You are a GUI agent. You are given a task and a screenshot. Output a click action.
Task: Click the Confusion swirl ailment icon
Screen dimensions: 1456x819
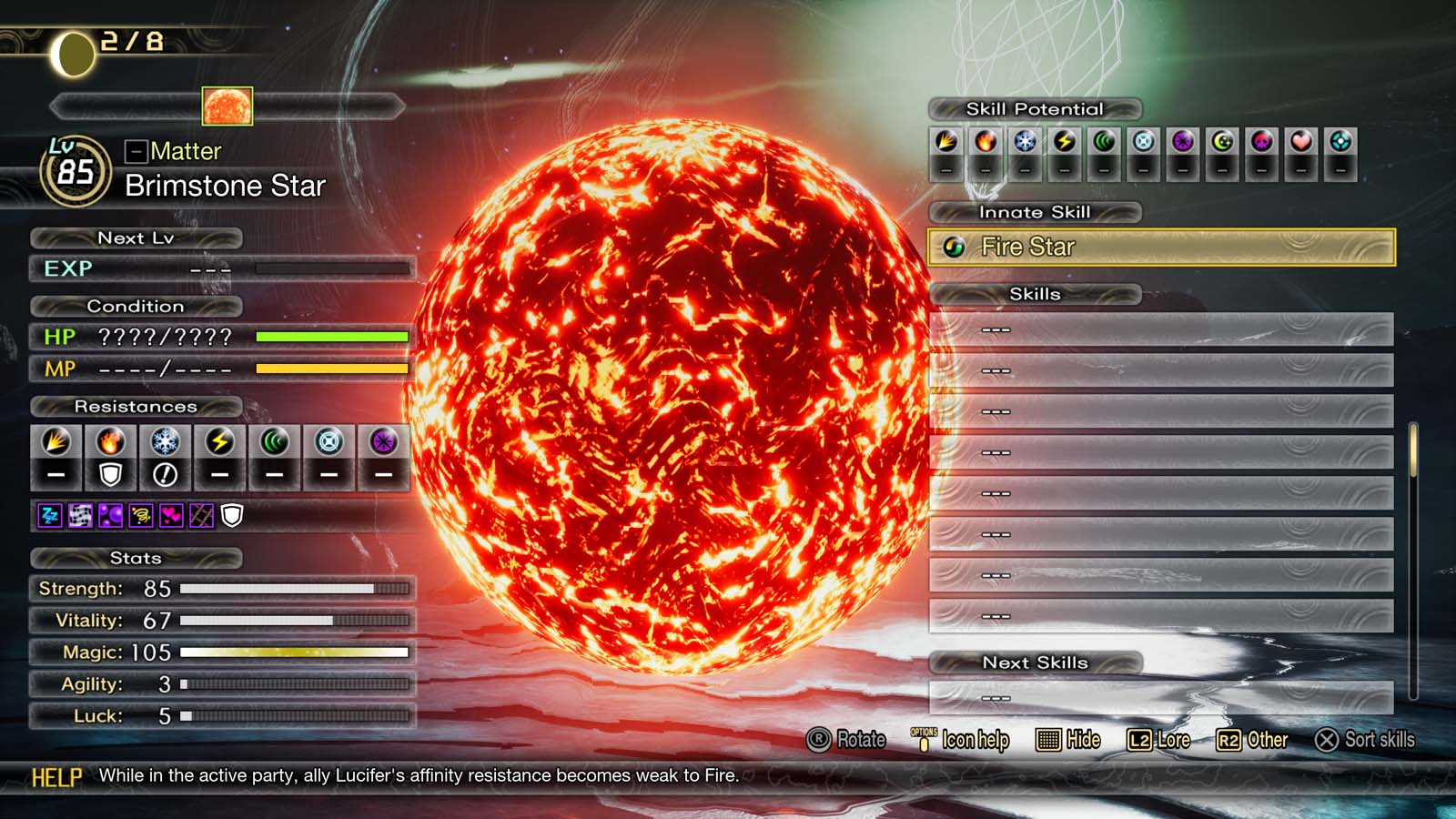tap(140, 515)
